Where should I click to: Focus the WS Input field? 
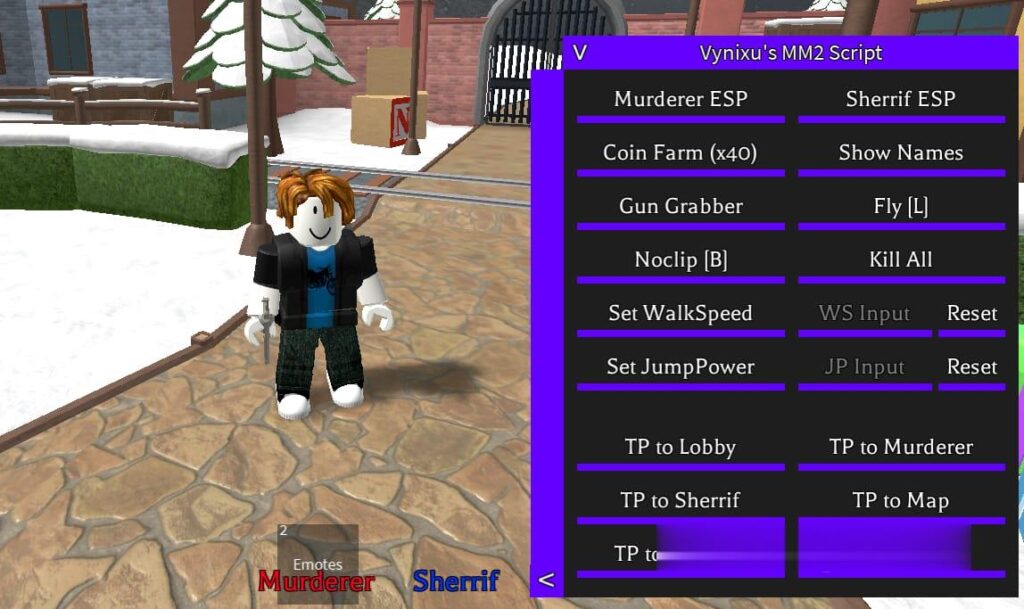[864, 314]
